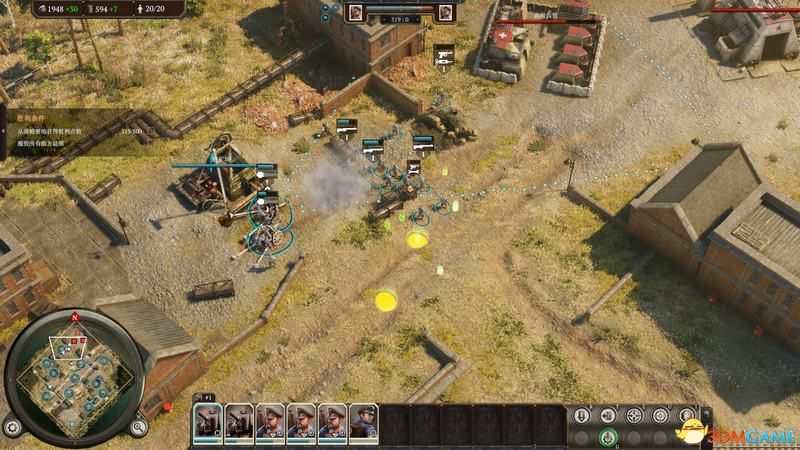
Task: Click the right commander portrait at top
Action: coord(446,12)
